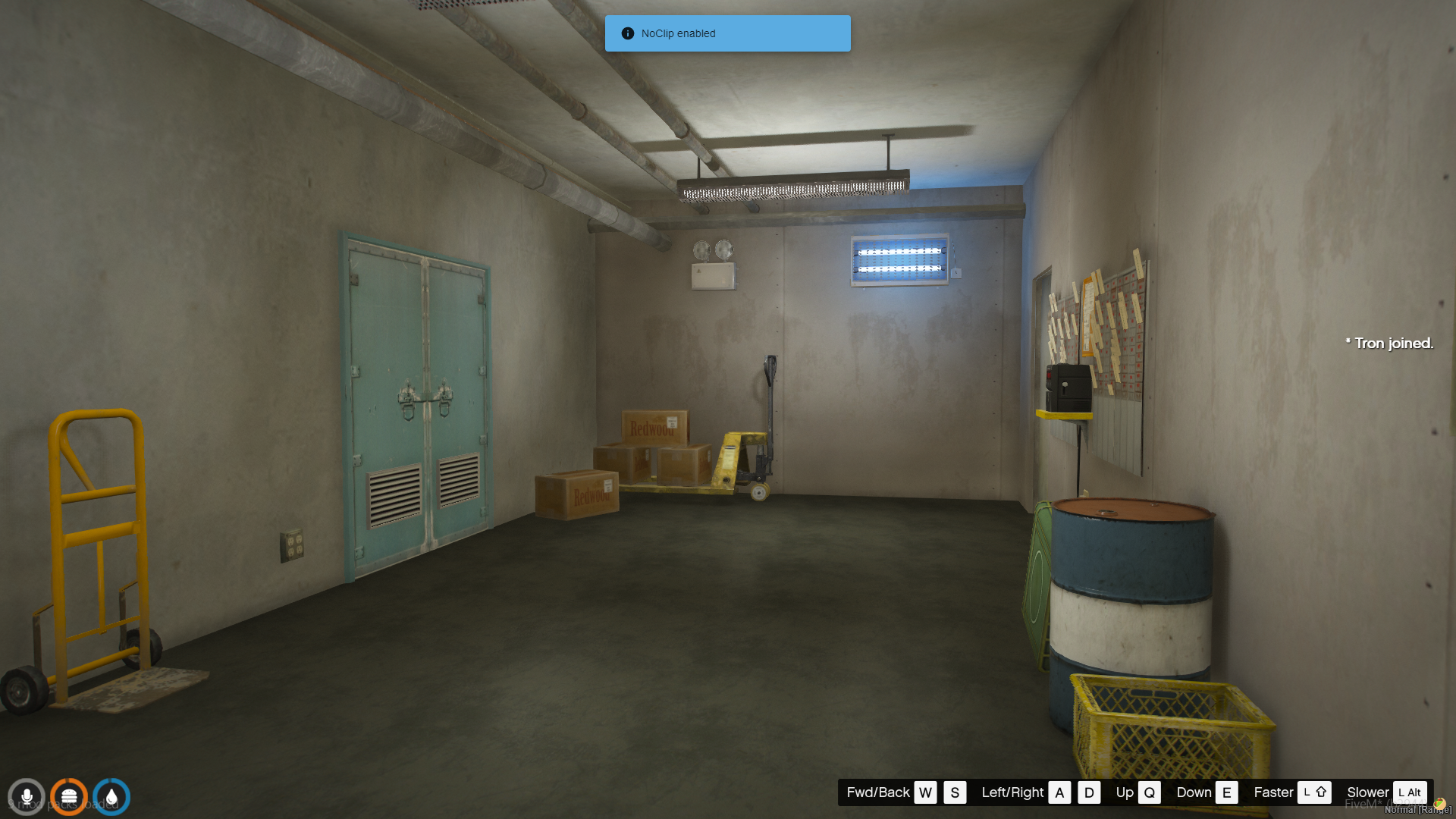Click the burger hunger status icon
Screen dimensions: 1456x819
pos(69,797)
